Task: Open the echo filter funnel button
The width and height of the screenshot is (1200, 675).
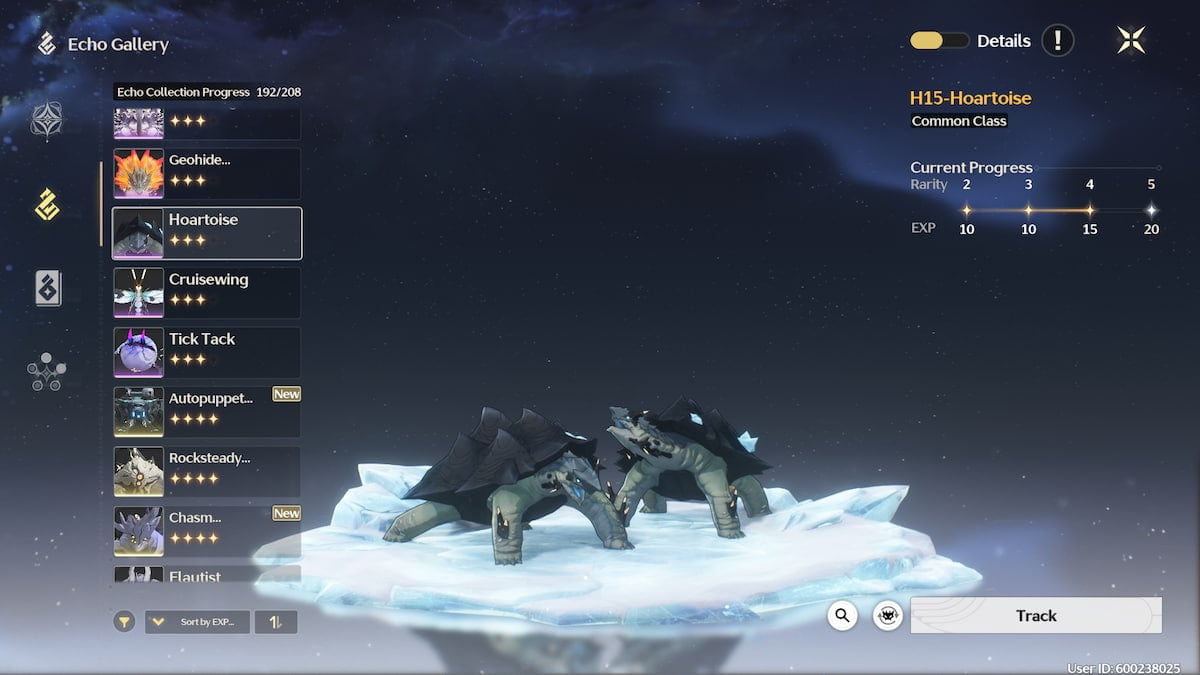Action: pos(124,622)
